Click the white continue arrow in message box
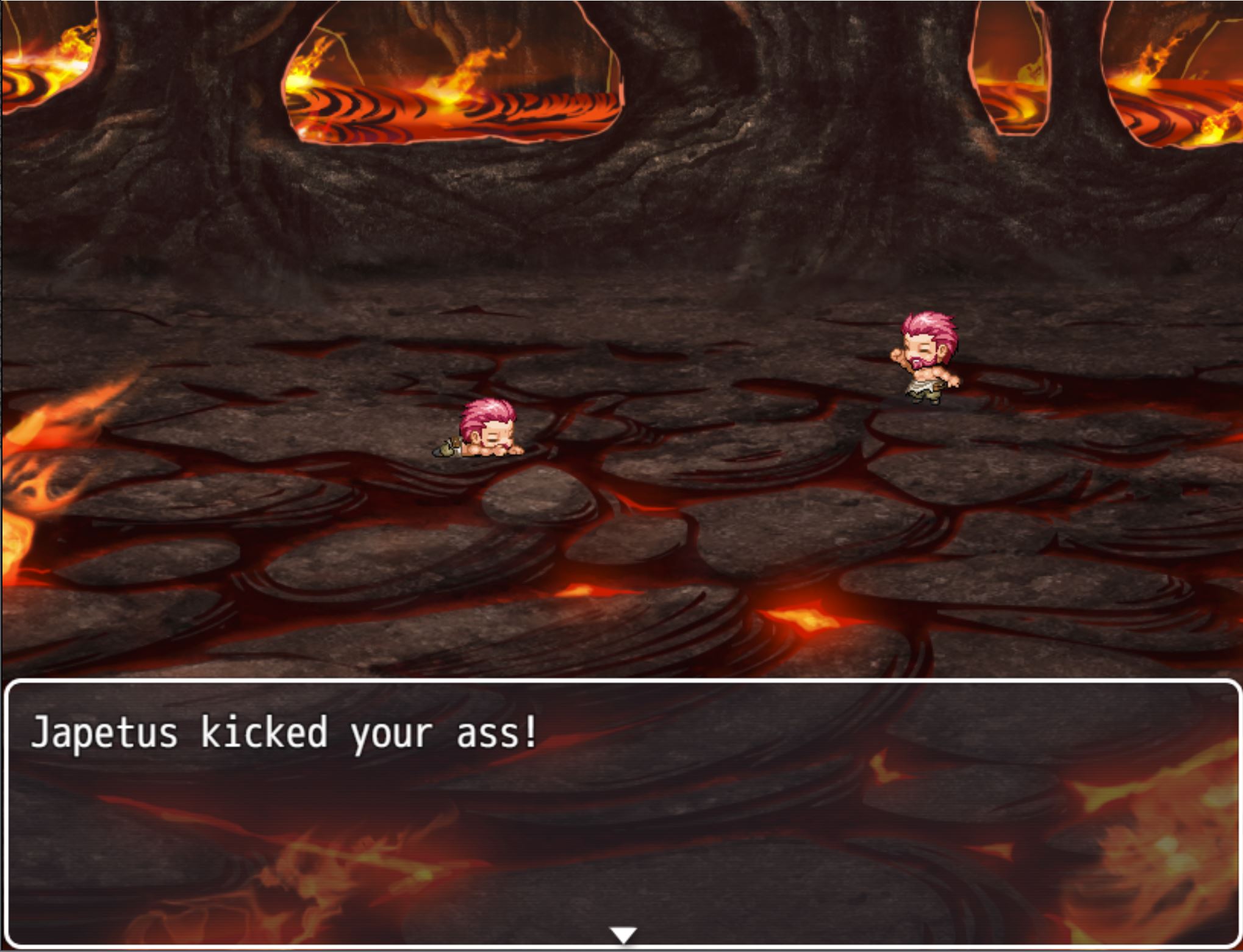This screenshot has height=952, width=1243. [623, 934]
